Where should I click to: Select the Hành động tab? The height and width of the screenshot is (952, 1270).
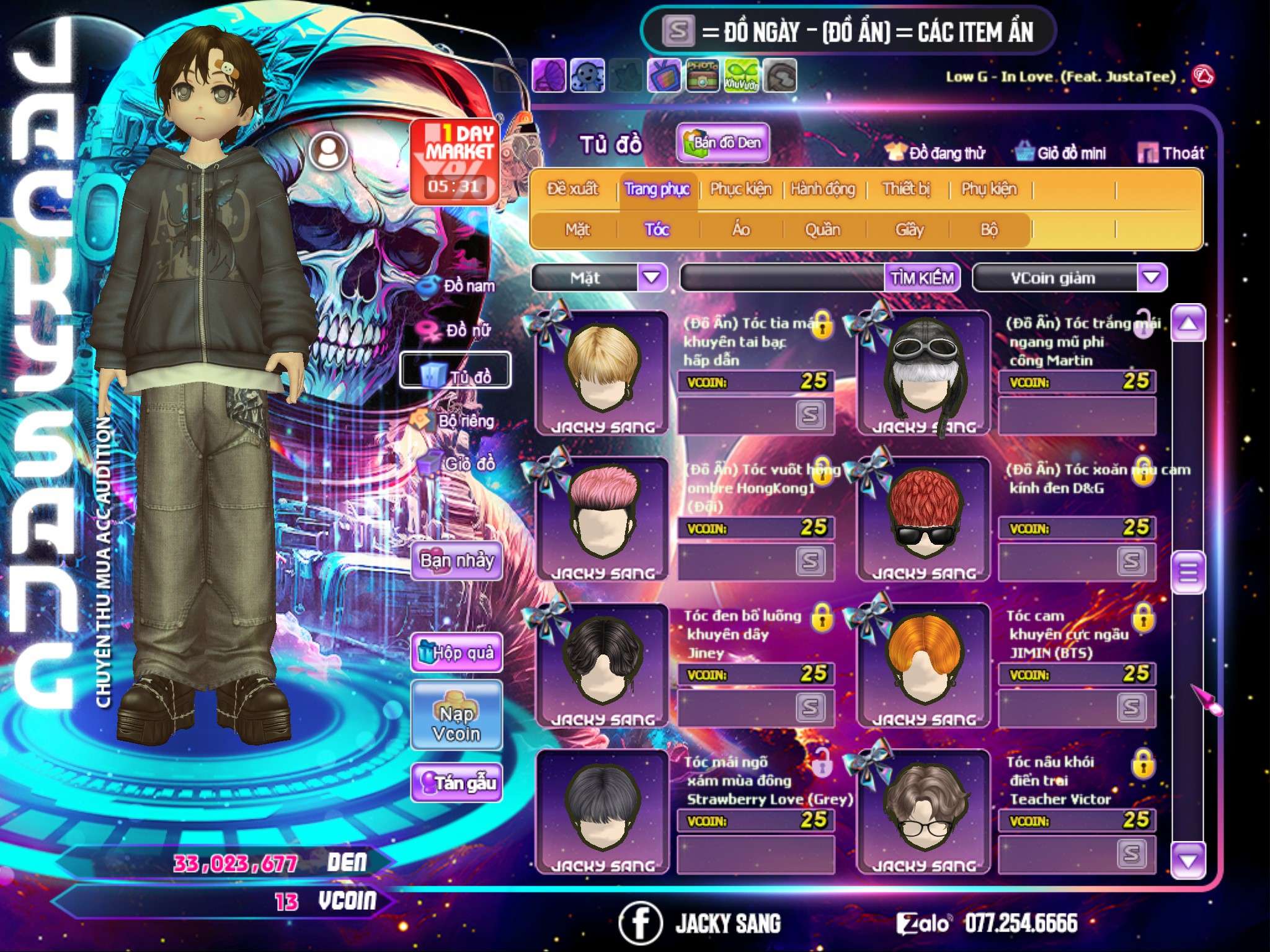pyautogui.click(x=823, y=189)
